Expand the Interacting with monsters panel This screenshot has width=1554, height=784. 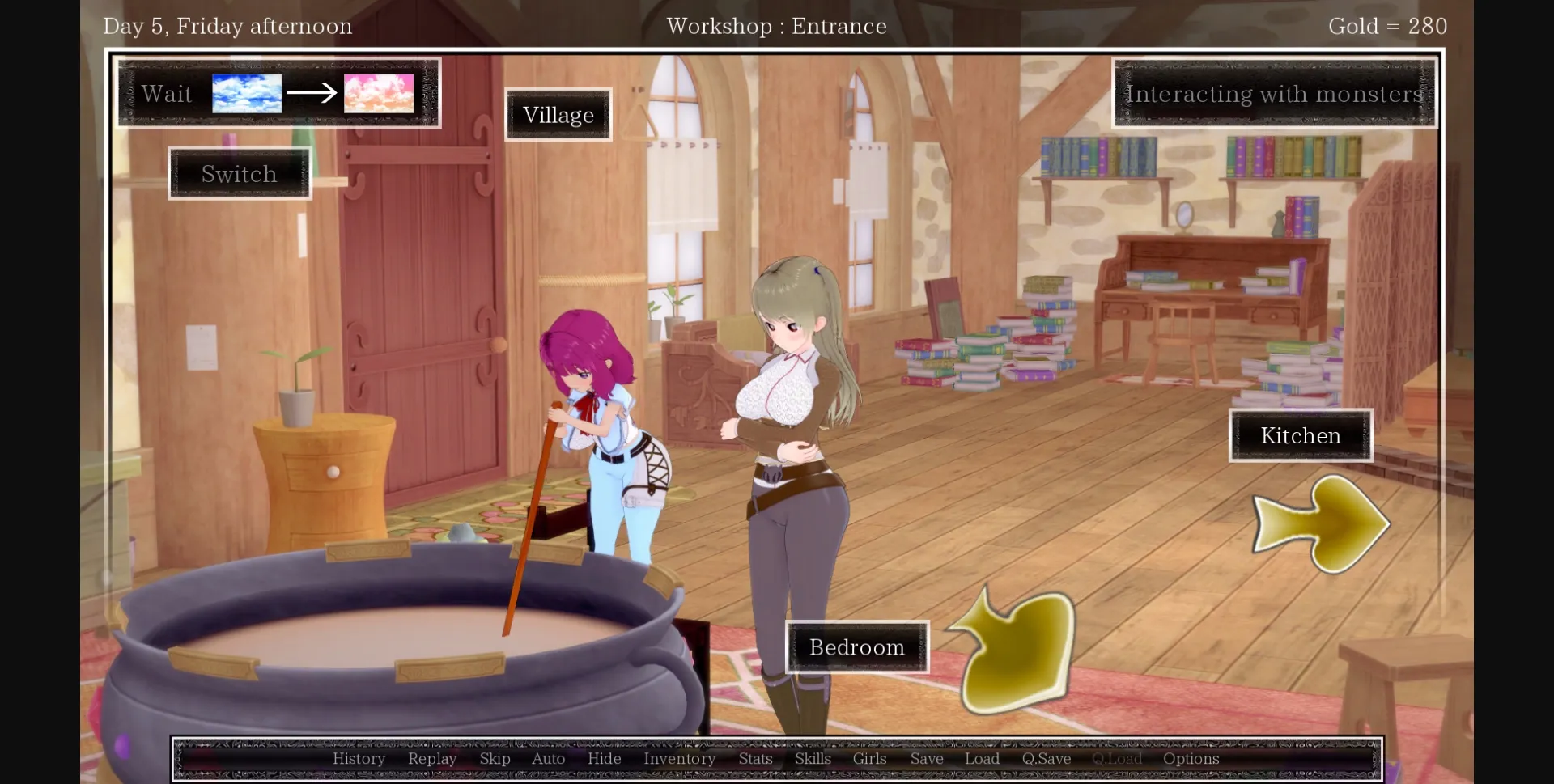pyautogui.click(x=1273, y=94)
